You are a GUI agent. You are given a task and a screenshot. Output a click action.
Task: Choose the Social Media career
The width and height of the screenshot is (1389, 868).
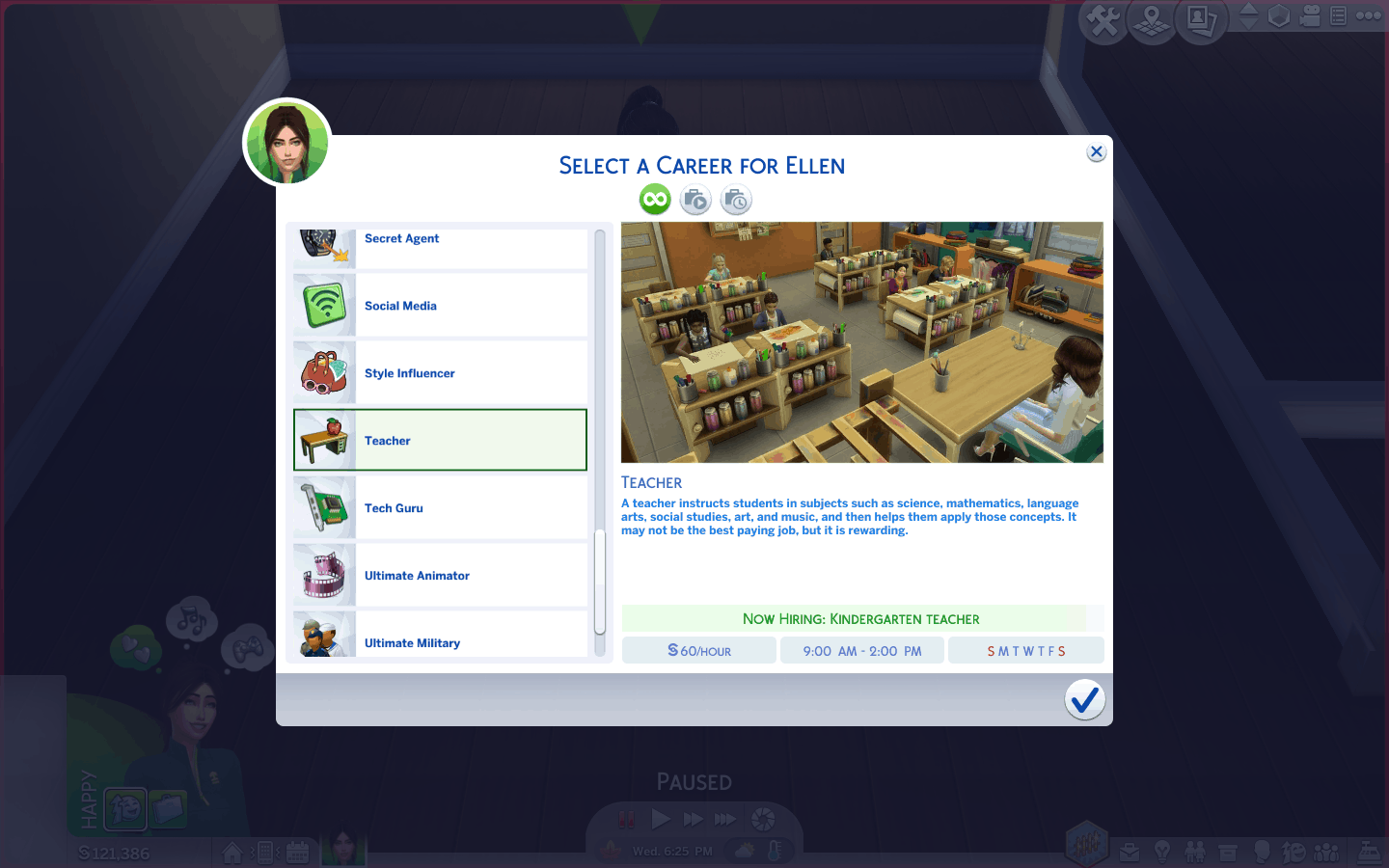pos(440,306)
